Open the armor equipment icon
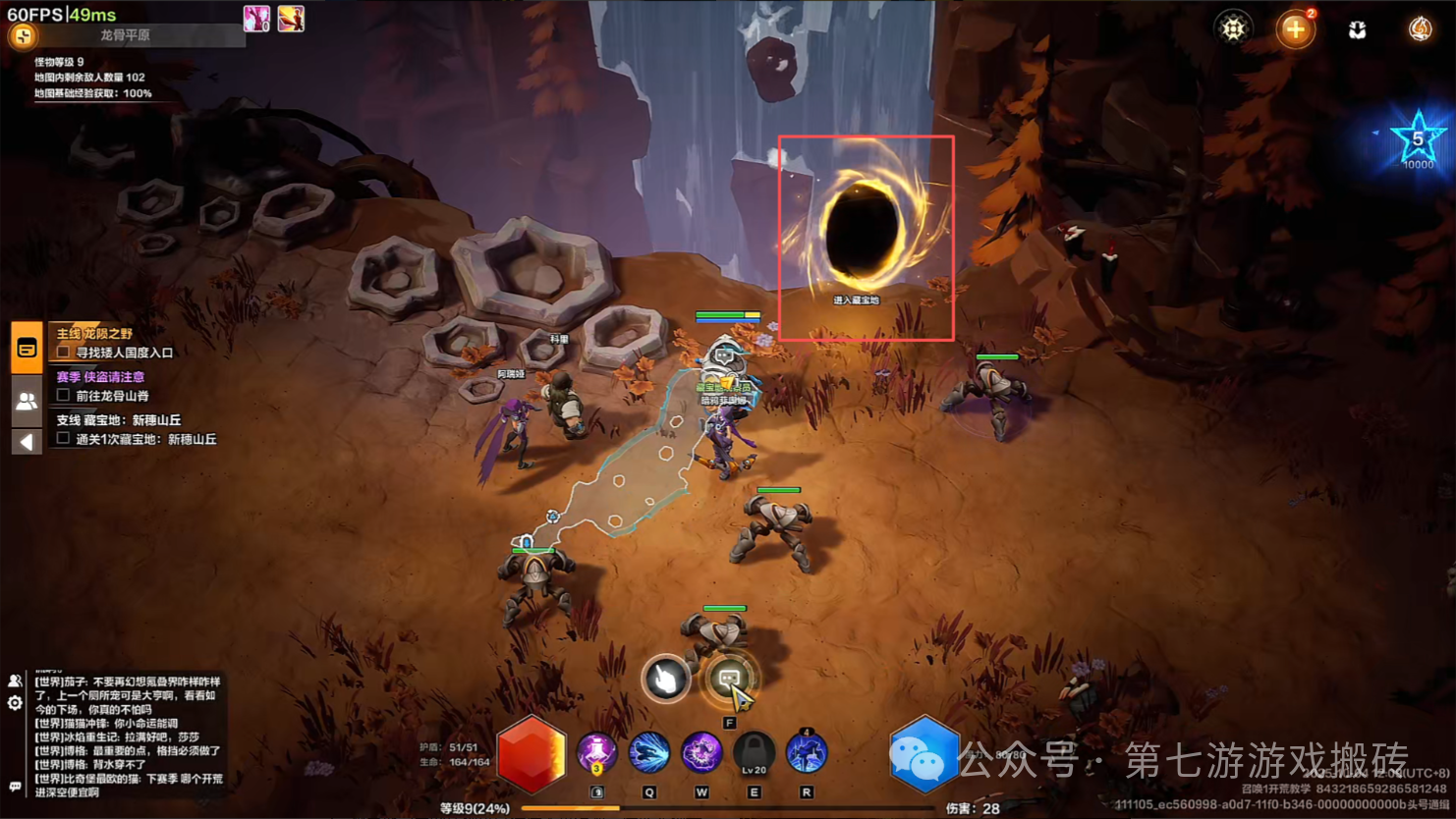Screen dimensions: 1456x819 coord(1357,29)
